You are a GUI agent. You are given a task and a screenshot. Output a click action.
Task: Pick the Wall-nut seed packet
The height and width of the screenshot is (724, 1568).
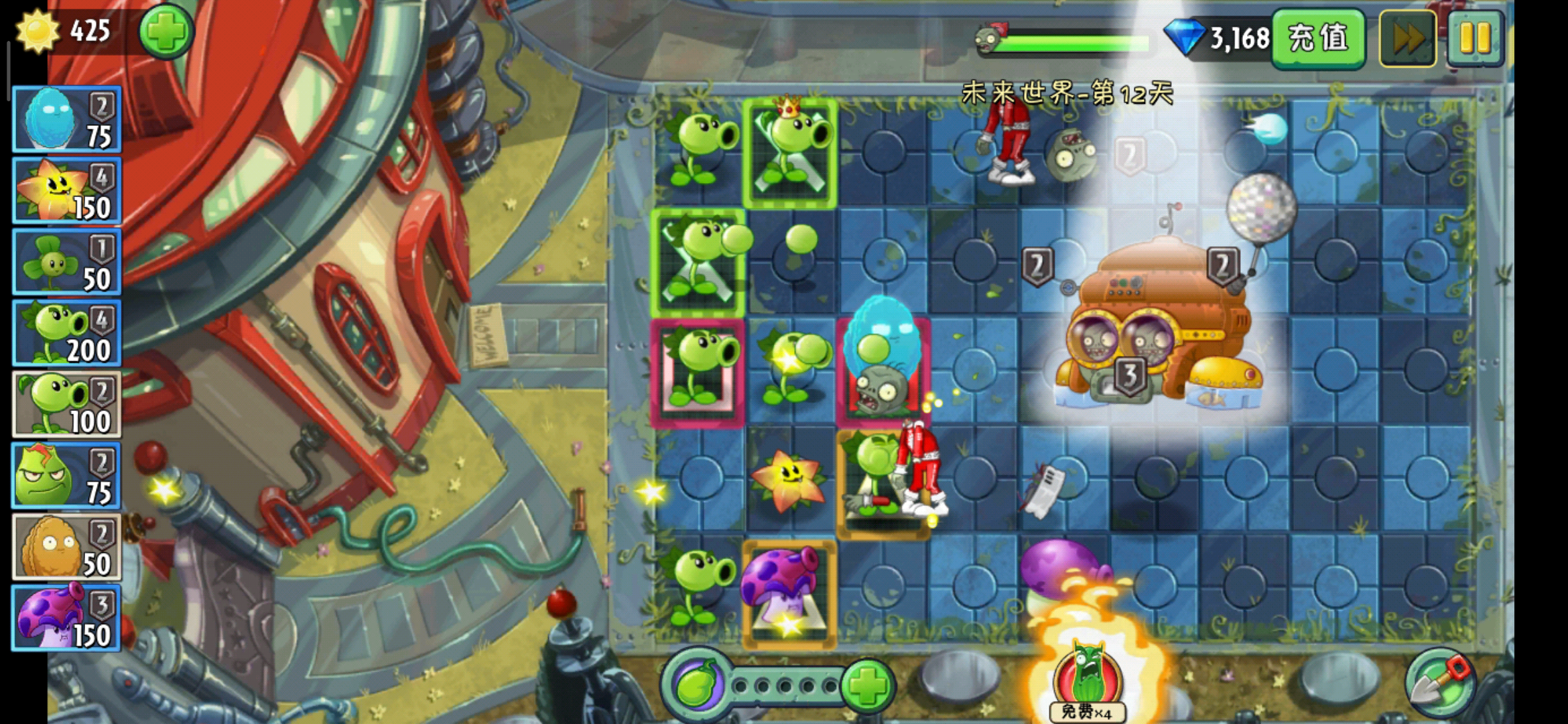click(x=66, y=547)
